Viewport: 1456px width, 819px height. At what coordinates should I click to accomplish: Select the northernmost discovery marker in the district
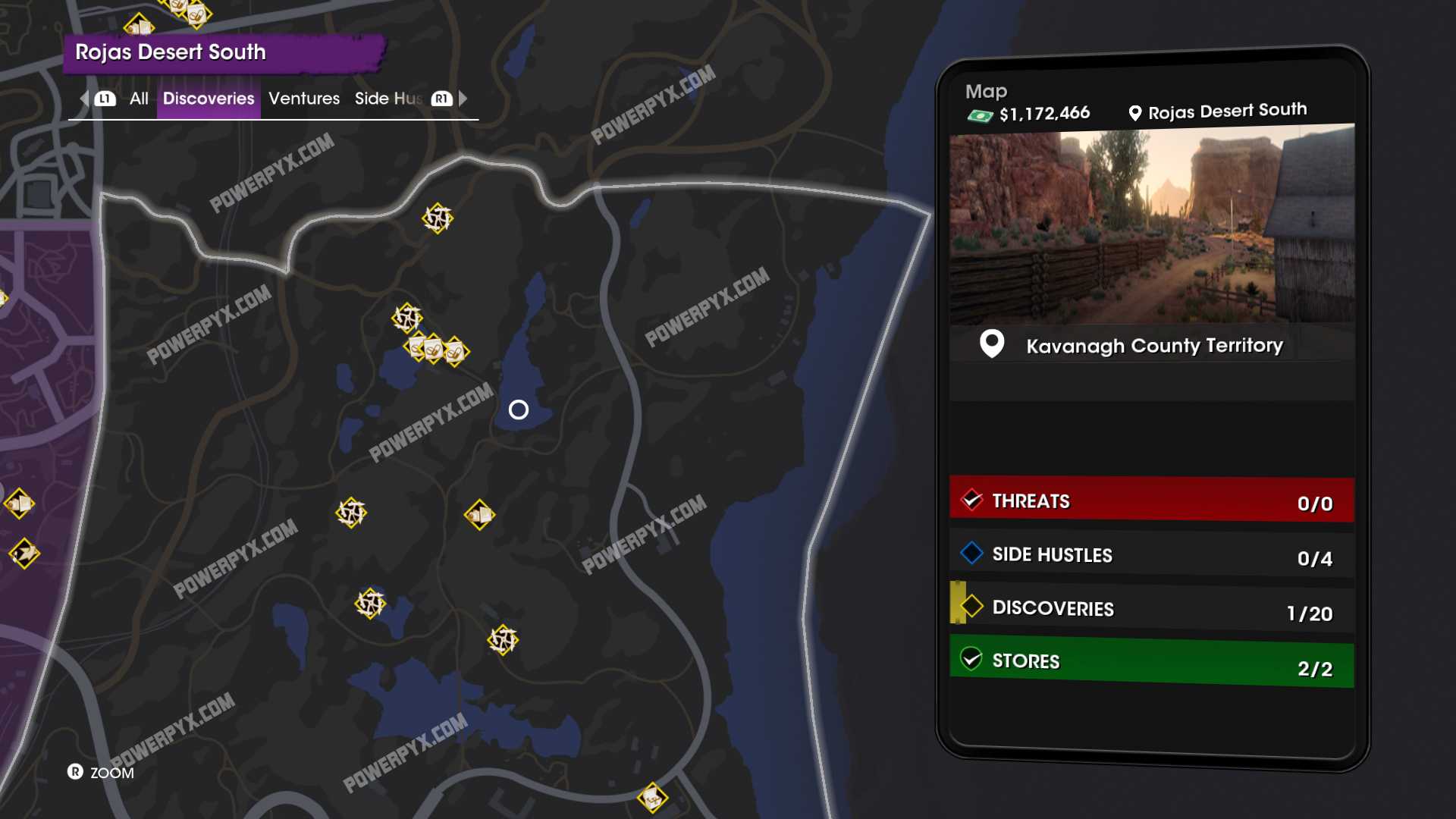click(x=438, y=218)
